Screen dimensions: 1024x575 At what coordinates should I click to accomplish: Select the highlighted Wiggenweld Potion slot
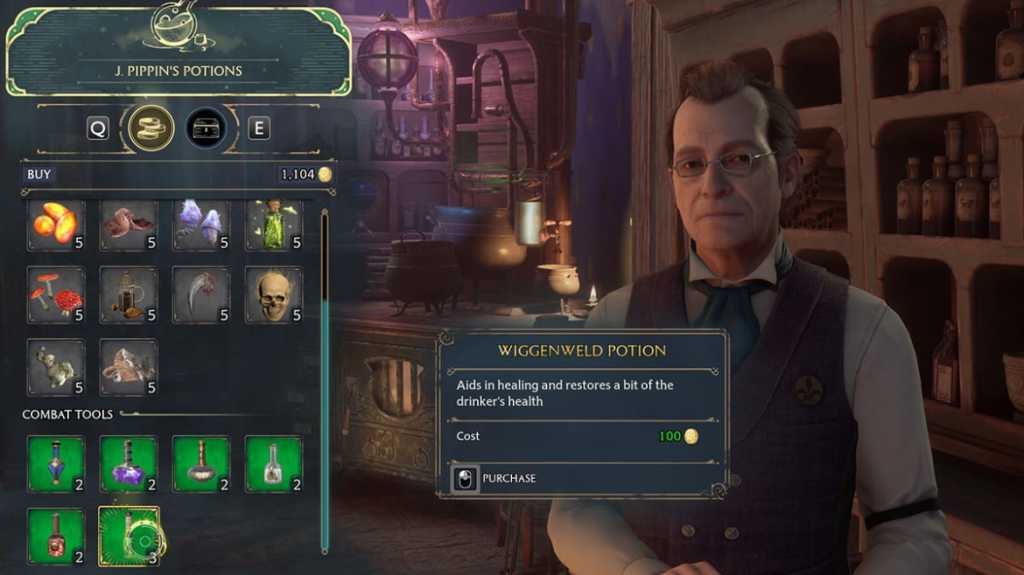tap(129, 536)
